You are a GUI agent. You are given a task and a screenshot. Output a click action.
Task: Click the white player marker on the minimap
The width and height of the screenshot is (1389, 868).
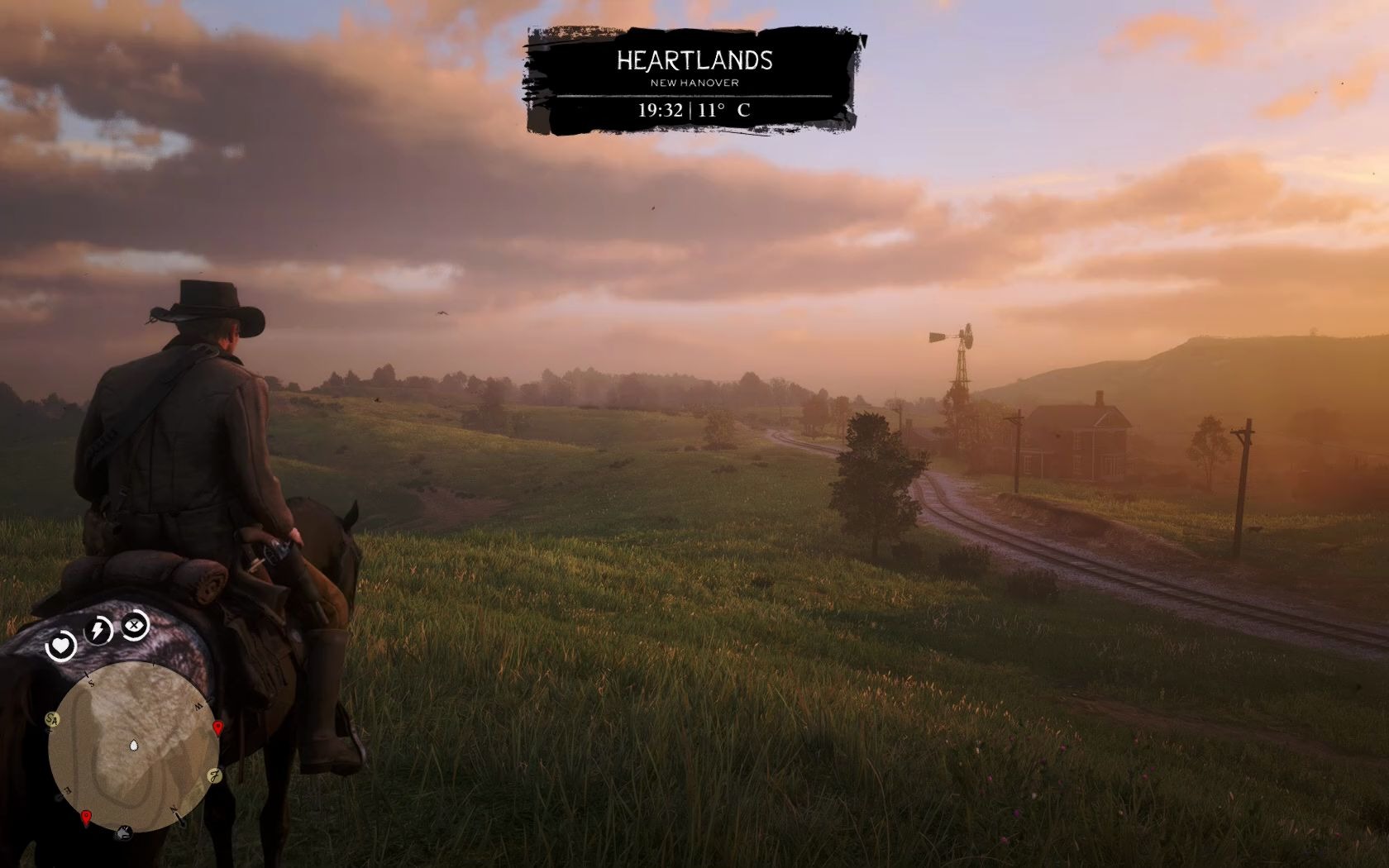tap(135, 746)
